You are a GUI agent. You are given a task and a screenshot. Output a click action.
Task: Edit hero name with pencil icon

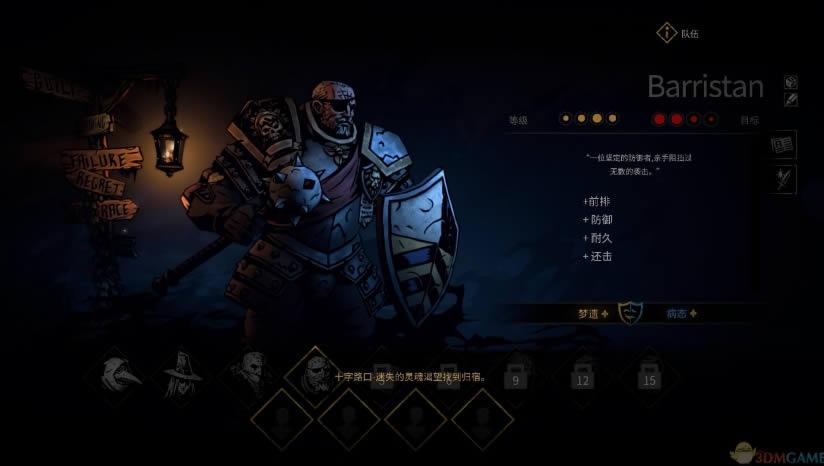[x=790, y=99]
